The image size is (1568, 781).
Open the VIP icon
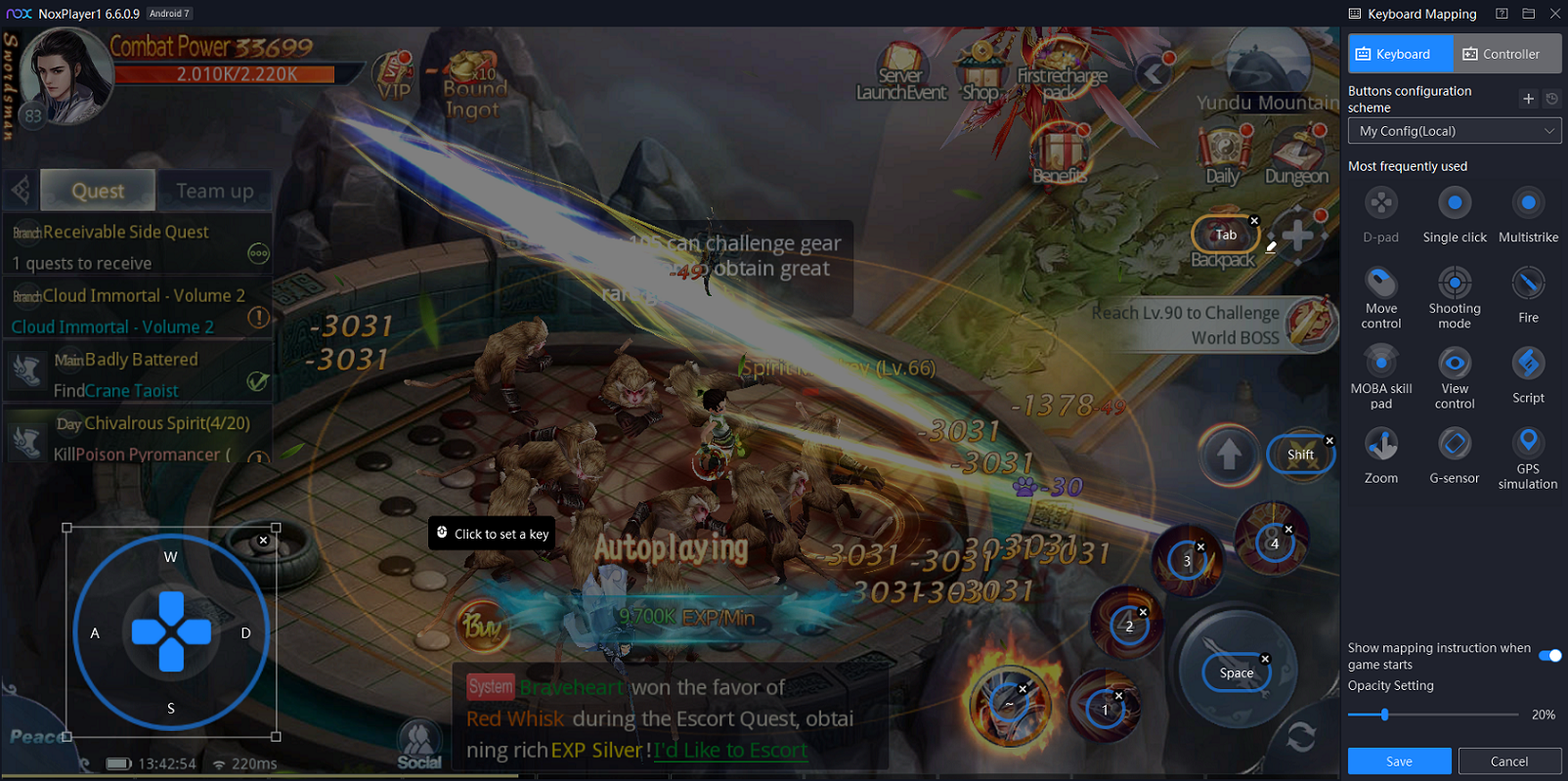(394, 76)
